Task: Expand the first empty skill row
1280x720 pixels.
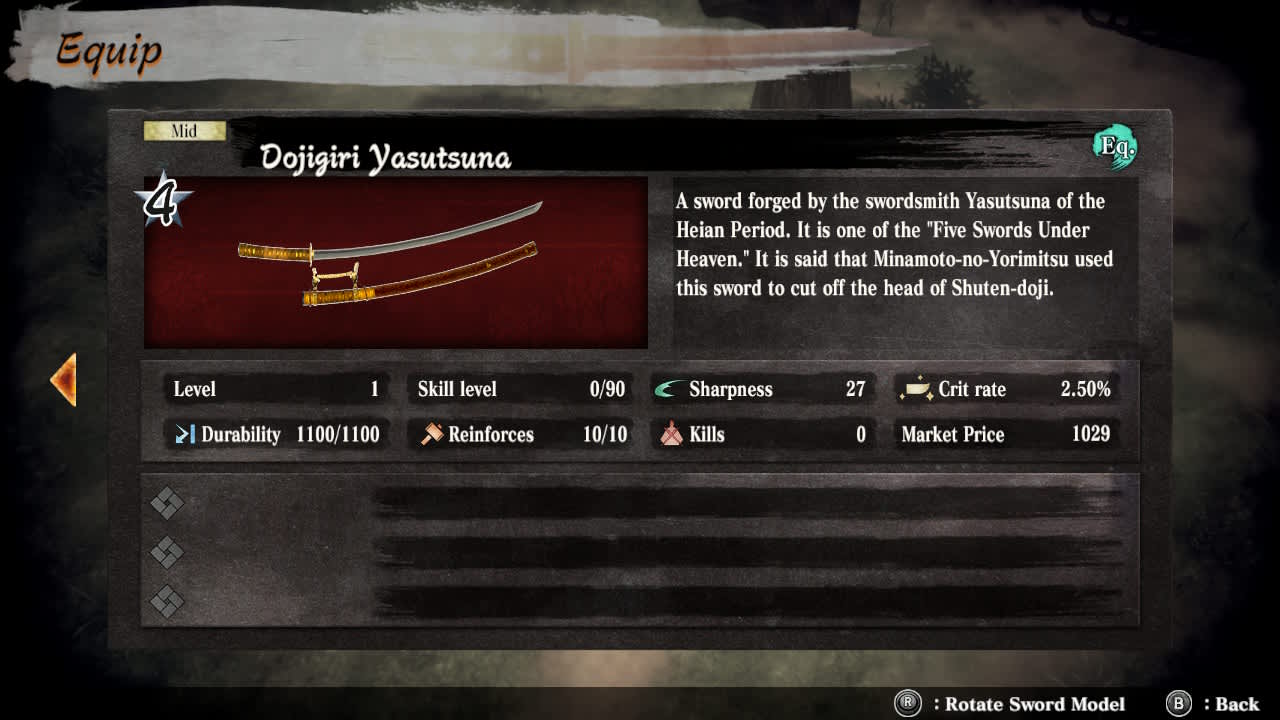Action: tap(640, 503)
